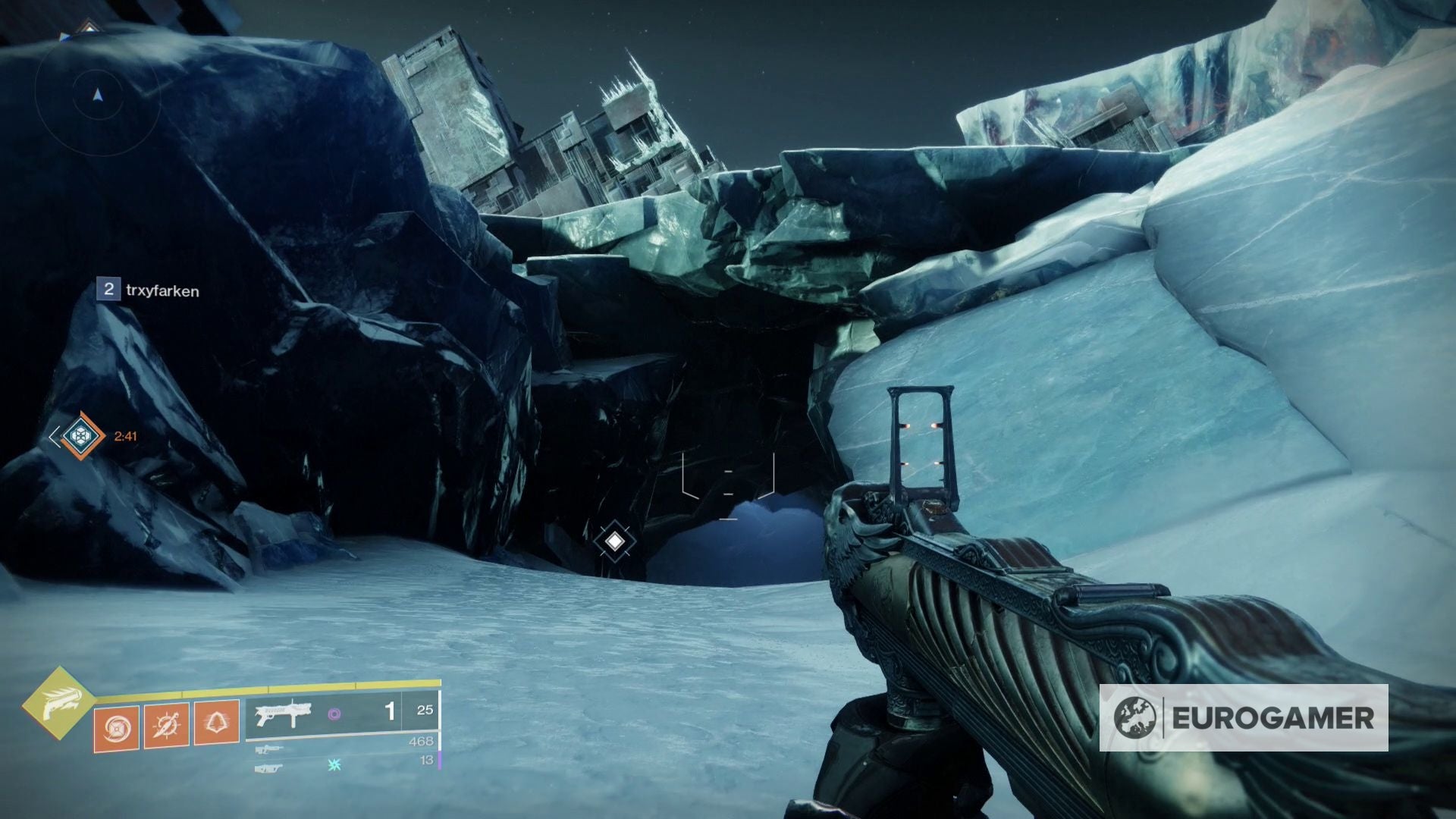The image size is (1456, 819).
Task: Toggle the waypoint diamond marker near cave
Action: point(615,541)
